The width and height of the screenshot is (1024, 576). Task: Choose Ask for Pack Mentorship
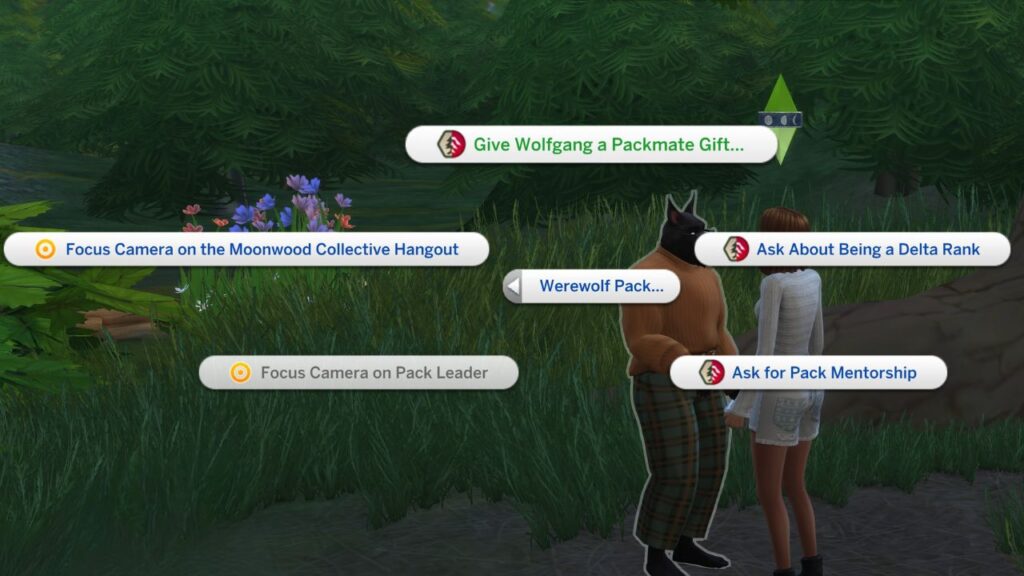pyautogui.click(x=808, y=373)
